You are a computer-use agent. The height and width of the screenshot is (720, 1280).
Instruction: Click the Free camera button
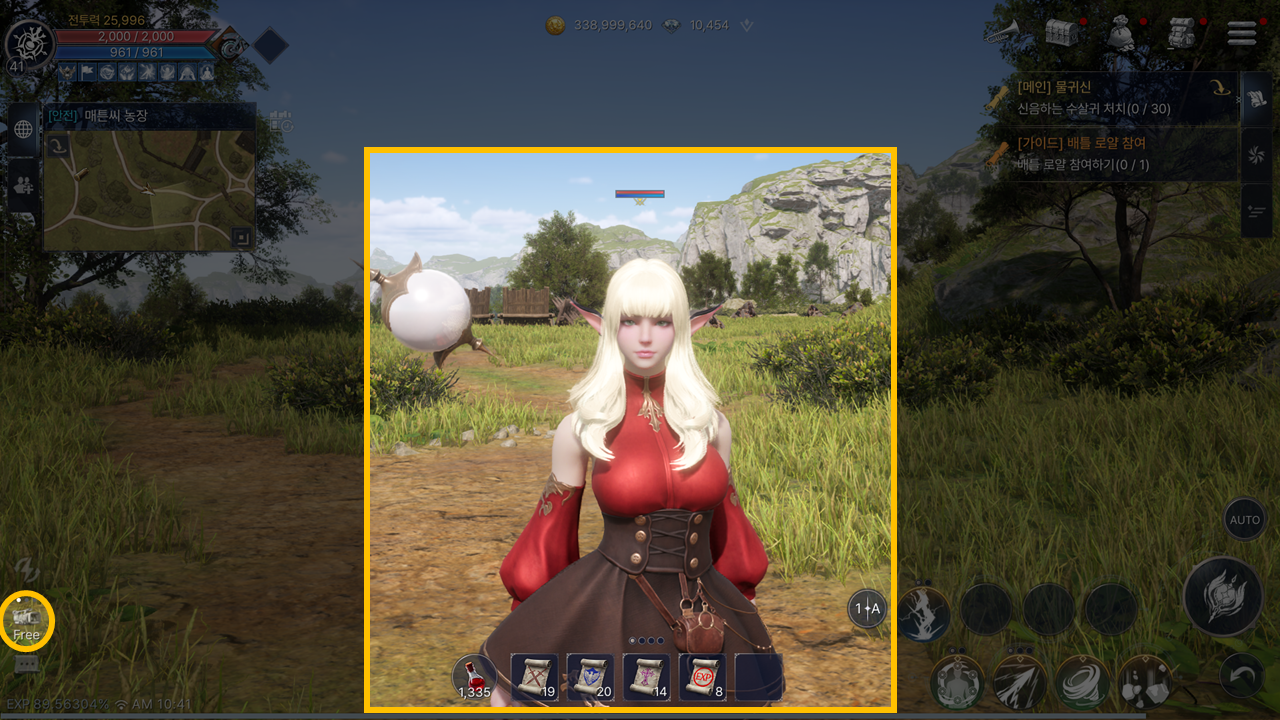coord(26,621)
